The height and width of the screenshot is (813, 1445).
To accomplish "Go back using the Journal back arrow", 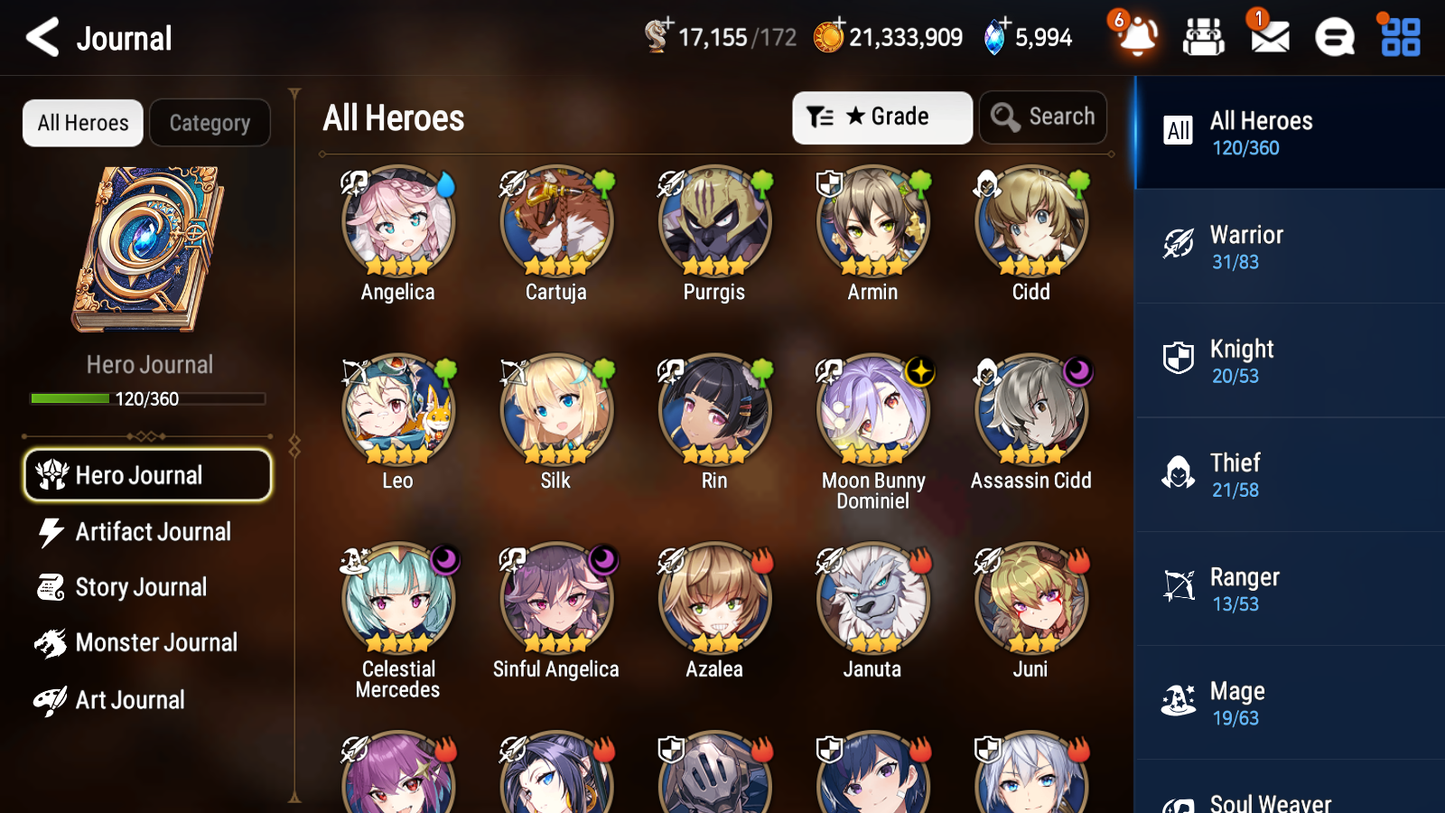I will click(x=42, y=36).
